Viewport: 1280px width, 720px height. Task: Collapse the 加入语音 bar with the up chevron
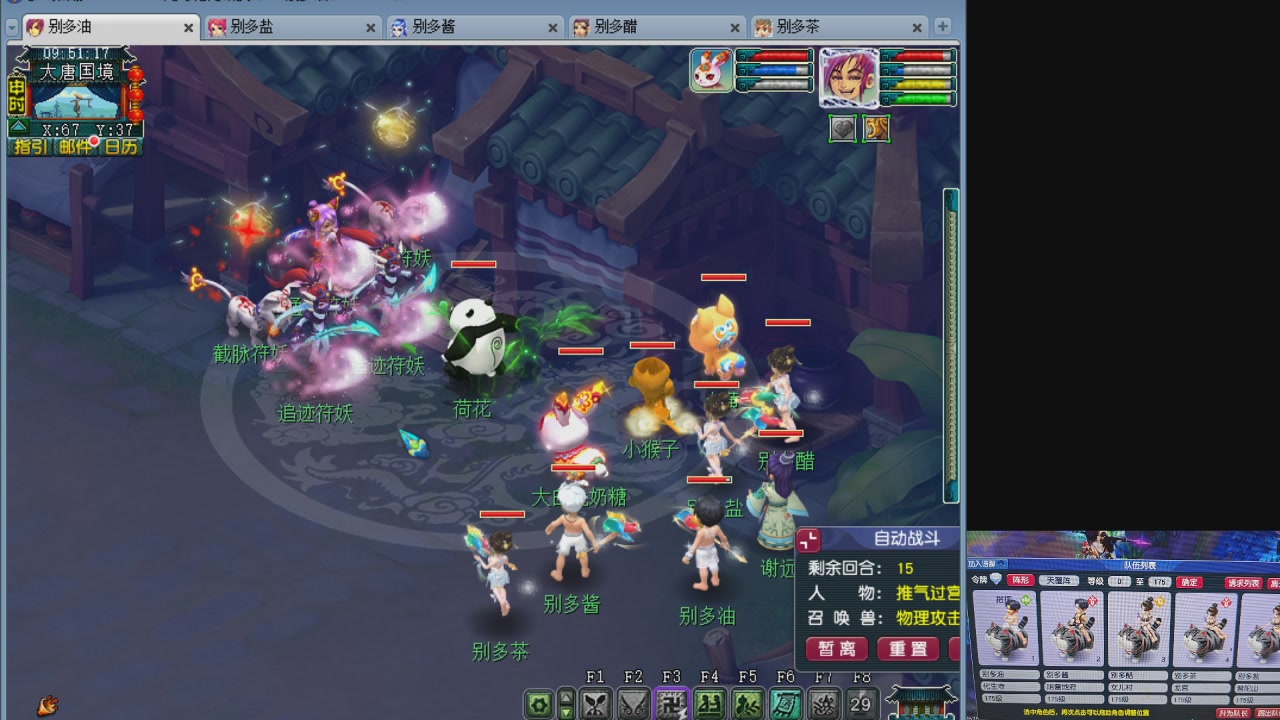(x=1000, y=564)
